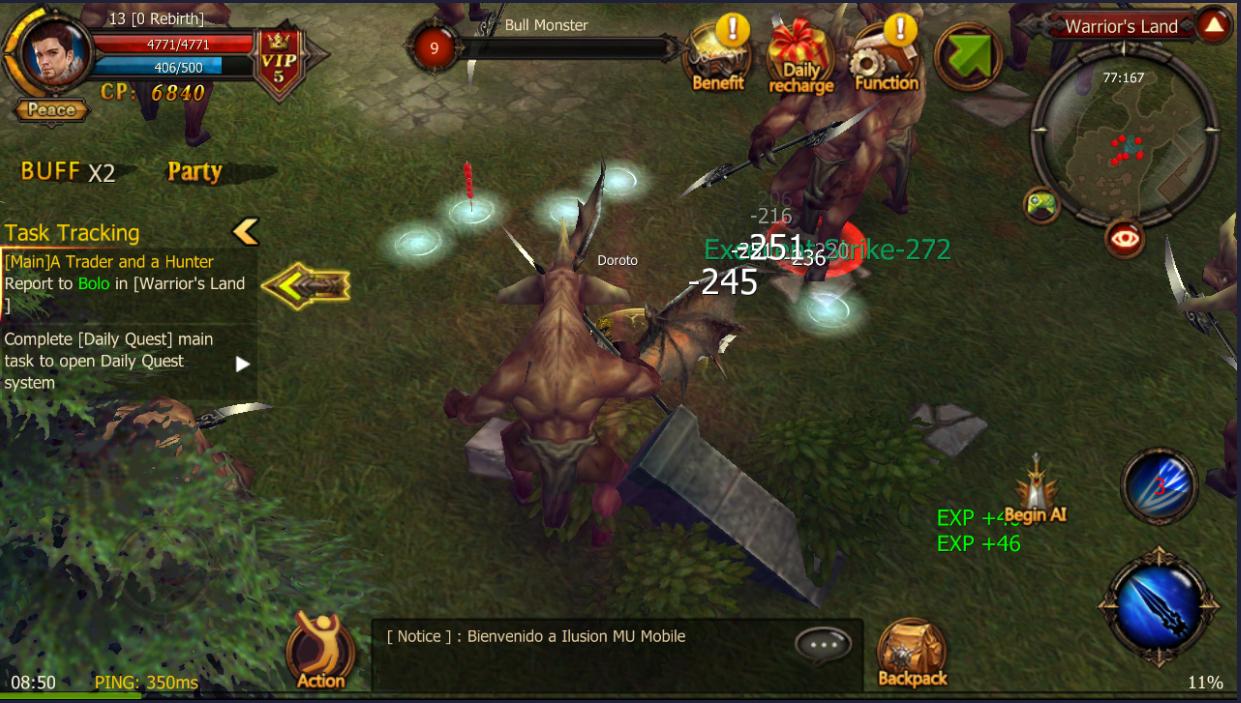
Task: Open the Backpack inventory
Action: click(x=911, y=654)
